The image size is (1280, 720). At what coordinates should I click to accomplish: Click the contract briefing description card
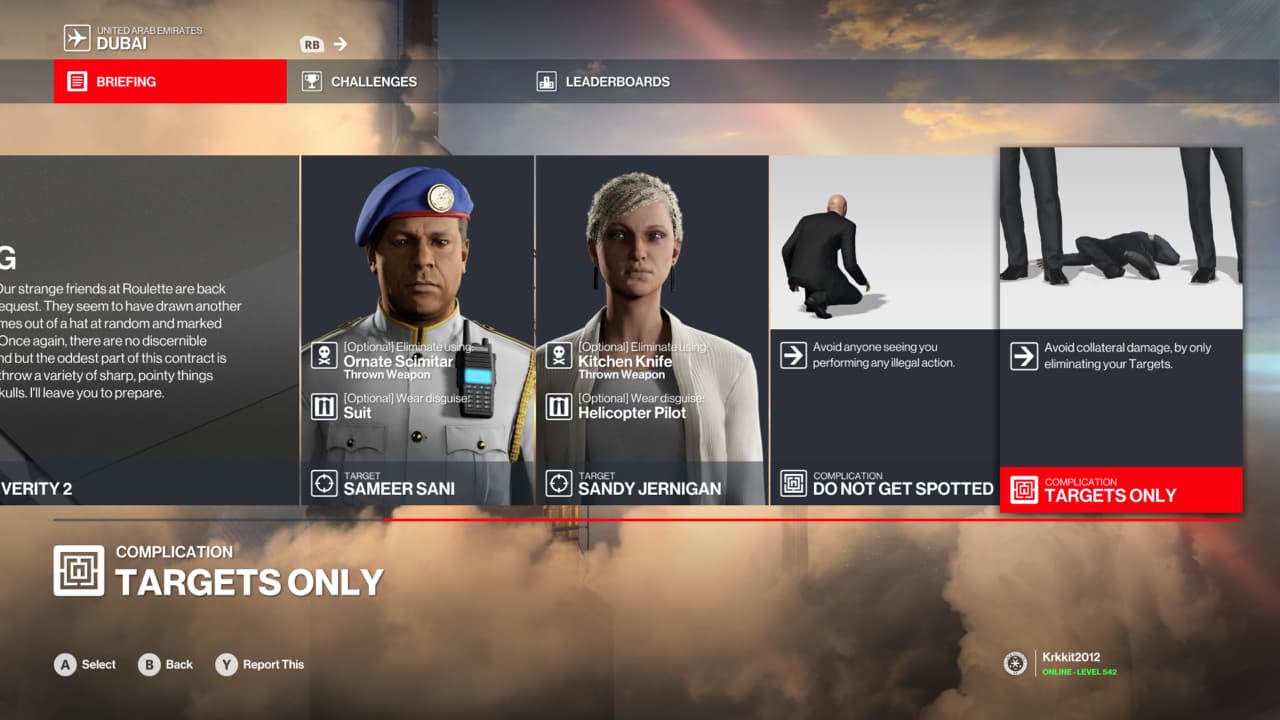coord(149,330)
